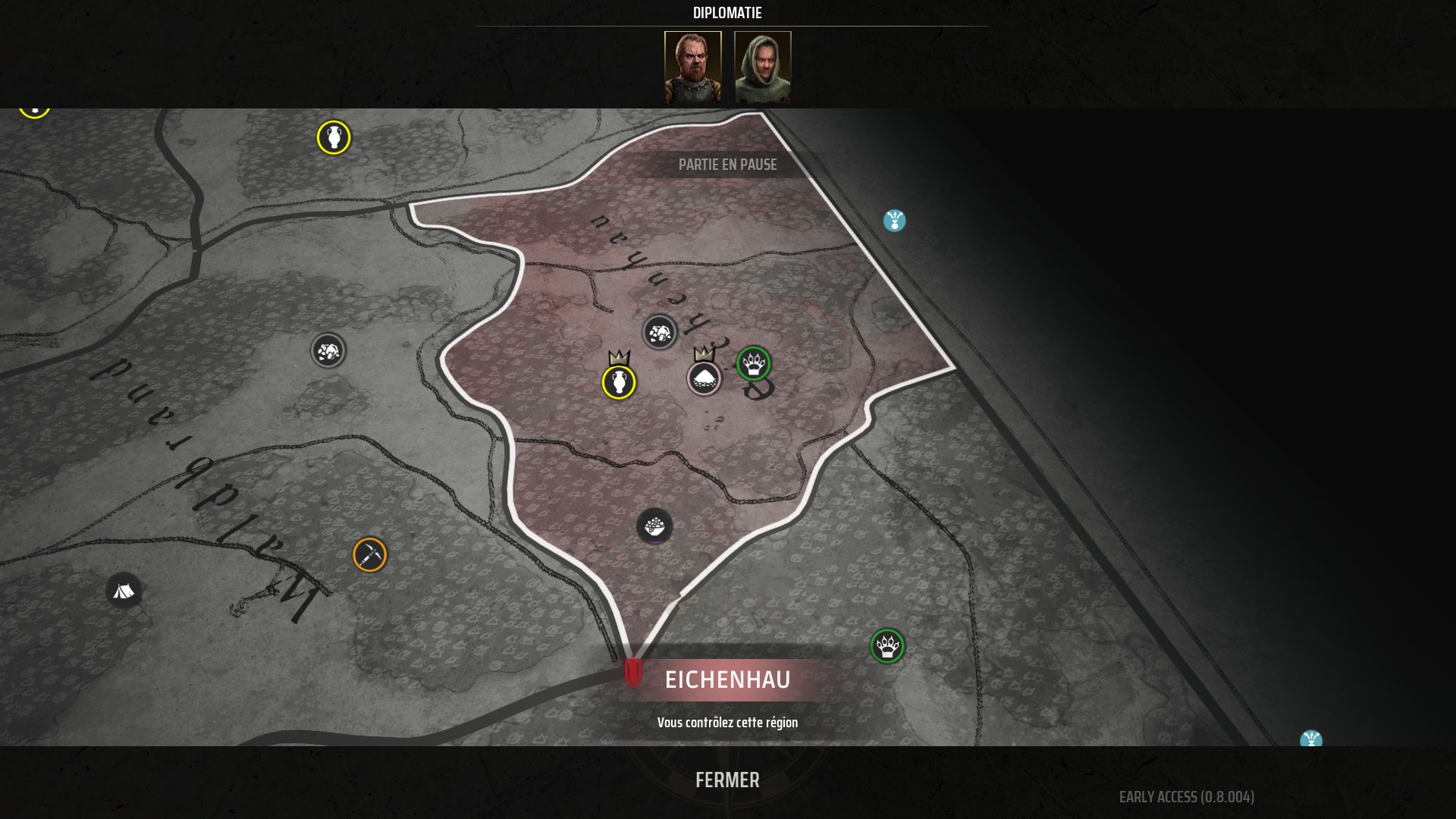The width and height of the screenshot is (1456, 819).
Task: Select the berry deposit marker
Action: [654, 526]
